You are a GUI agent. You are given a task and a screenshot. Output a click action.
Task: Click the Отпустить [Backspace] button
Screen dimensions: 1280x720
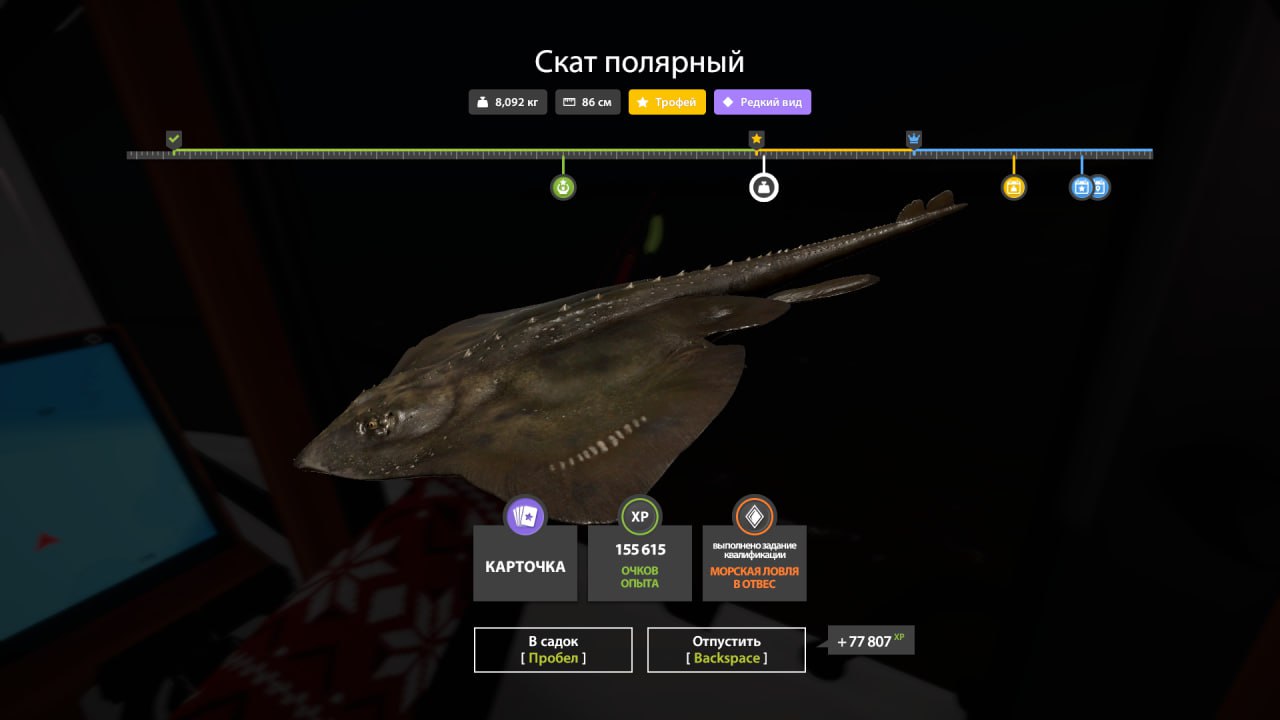[726, 649]
